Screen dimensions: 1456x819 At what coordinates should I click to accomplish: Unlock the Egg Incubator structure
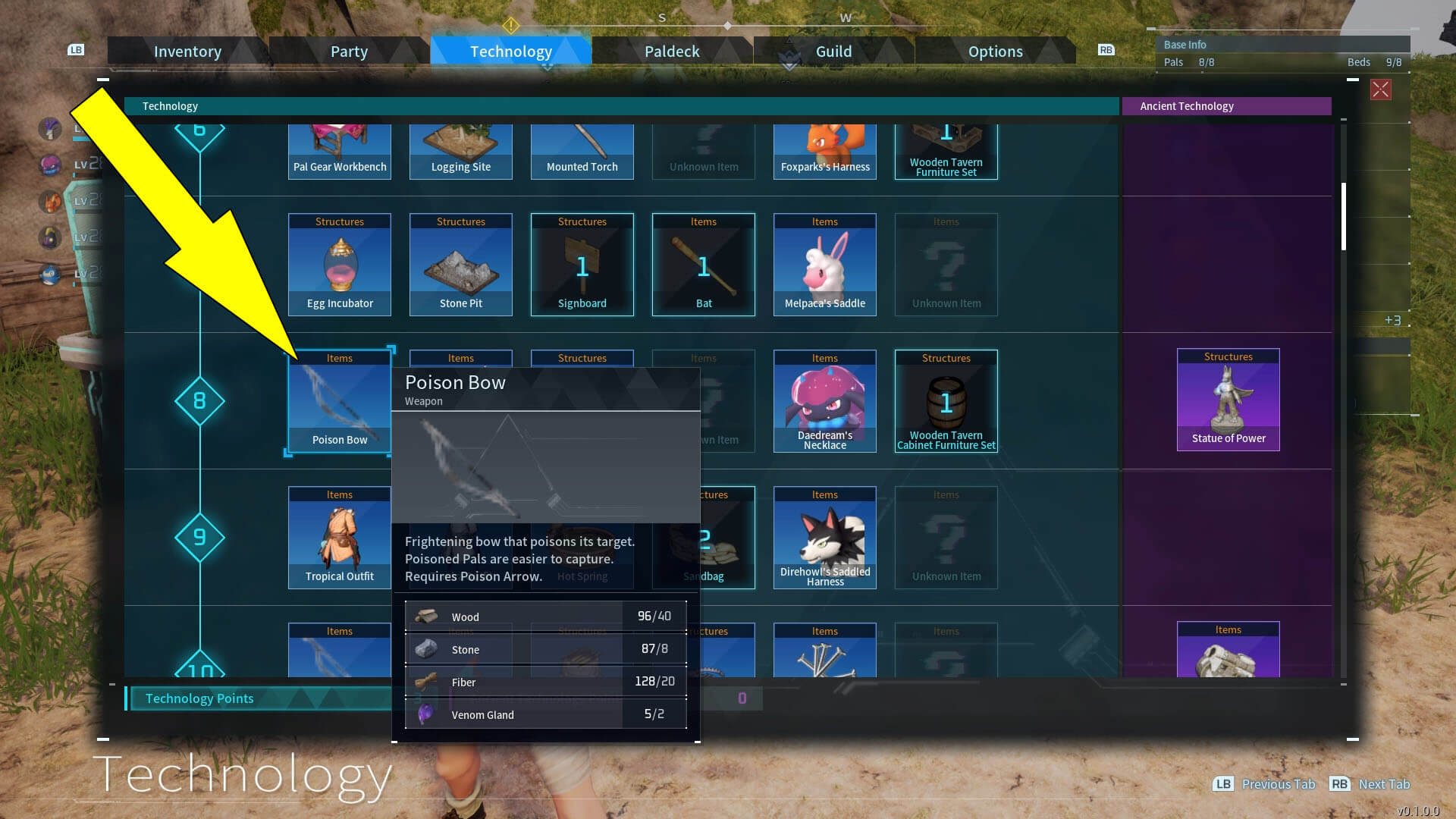point(339,264)
